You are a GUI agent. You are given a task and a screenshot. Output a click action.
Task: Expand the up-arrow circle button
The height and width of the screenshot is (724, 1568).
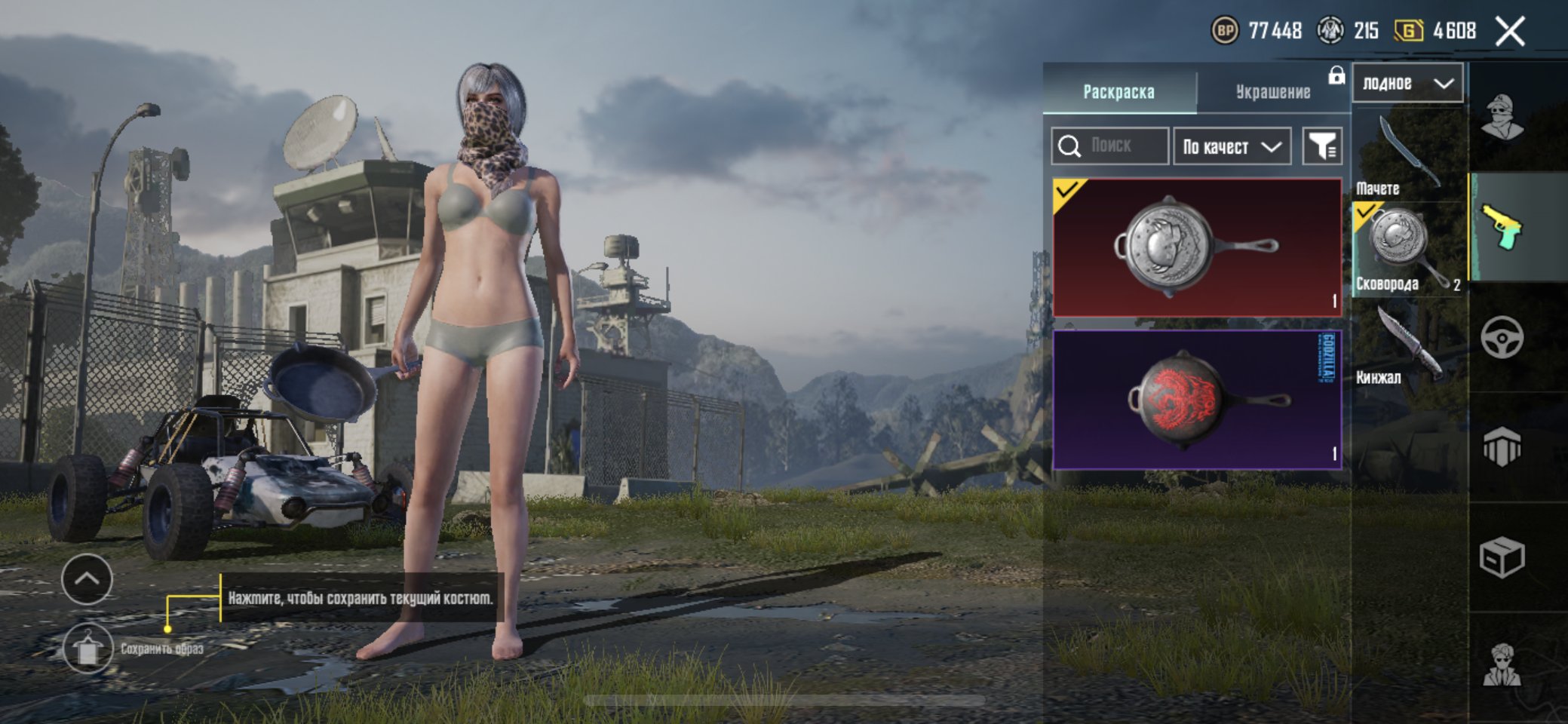click(x=87, y=579)
